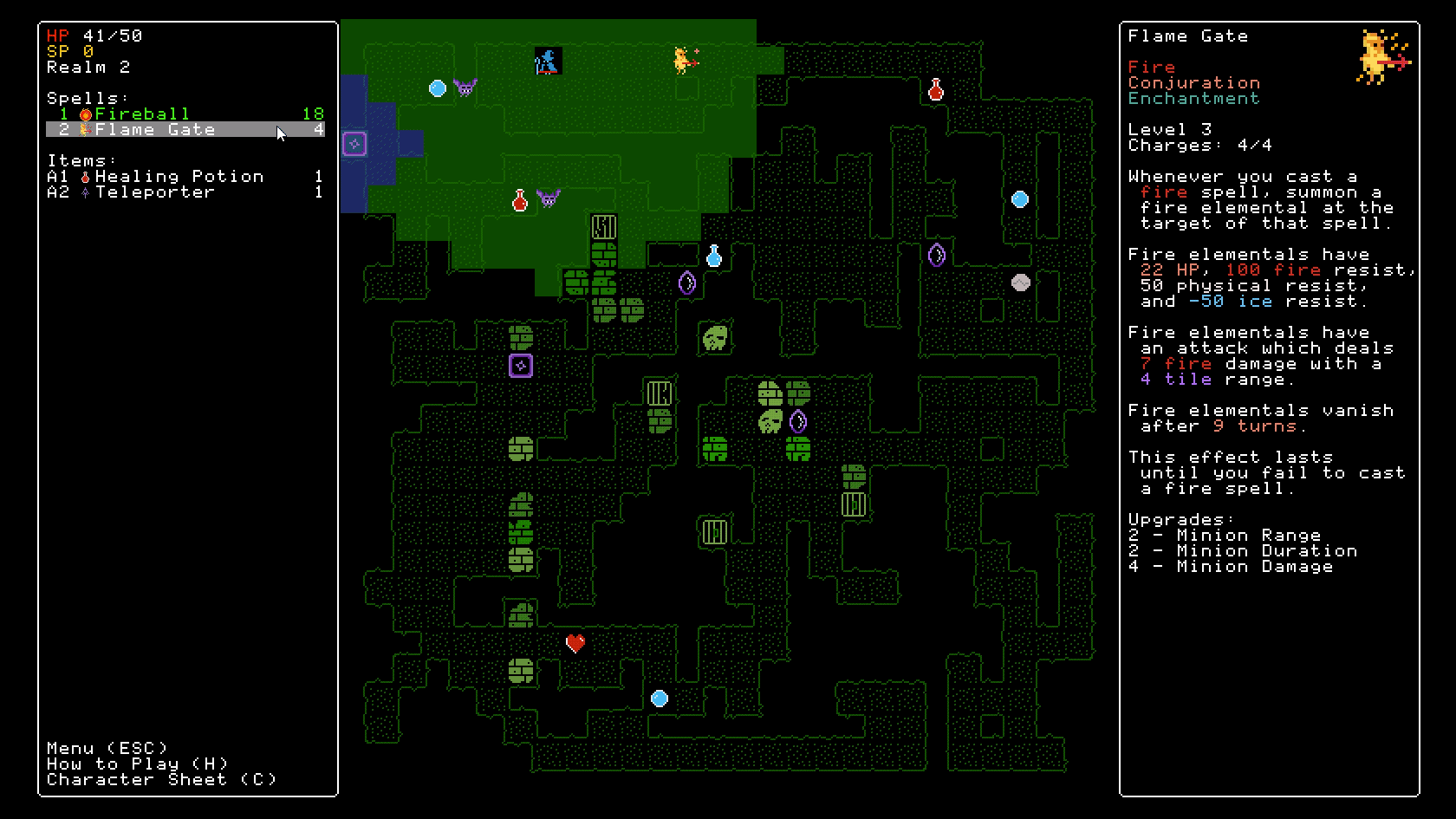Click the Teleporter icon in slot A2

click(85, 192)
